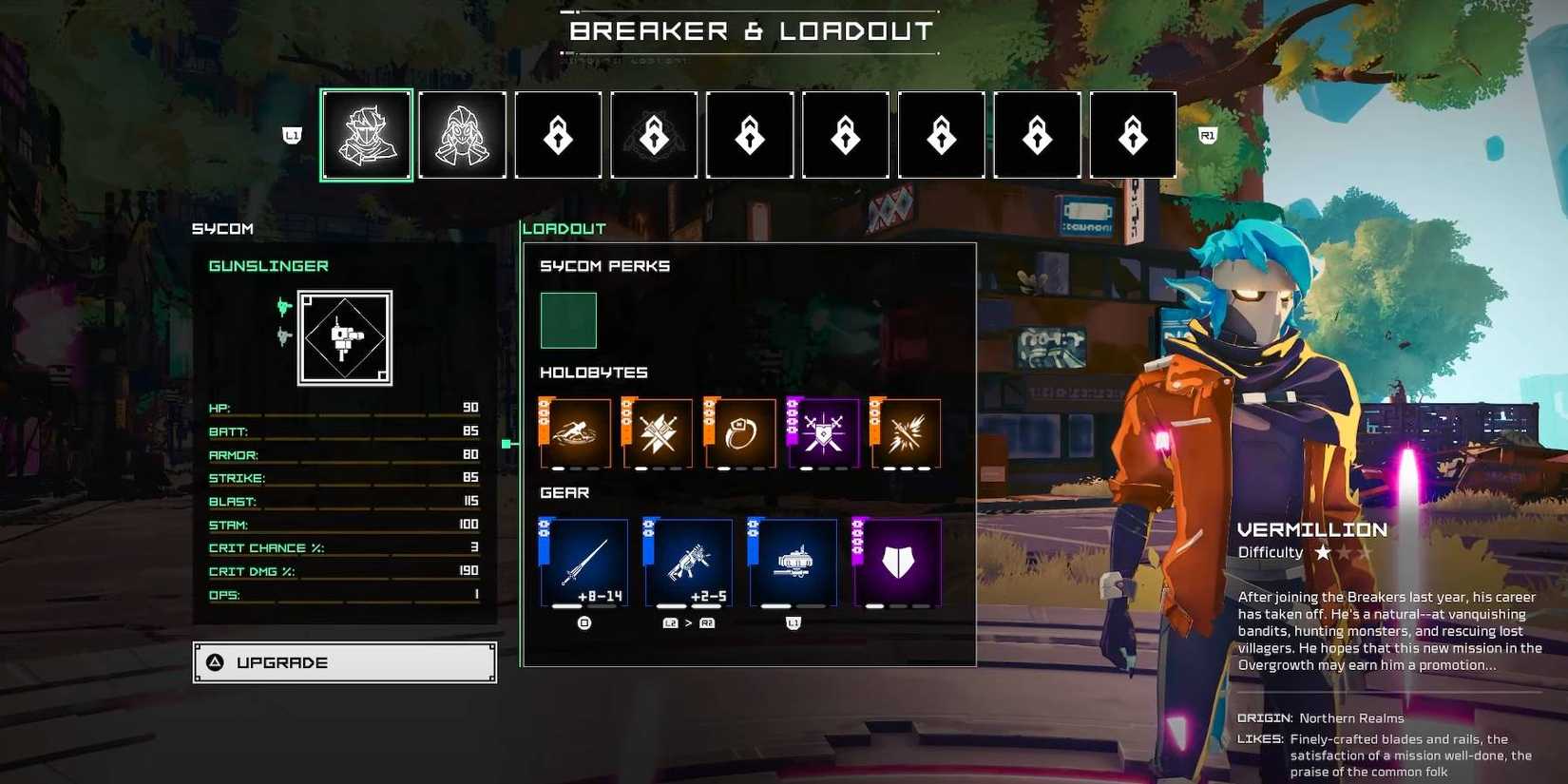Screen dimensions: 1568x784
Task: Select the empty green SyCom Perks slot
Action: [568, 320]
